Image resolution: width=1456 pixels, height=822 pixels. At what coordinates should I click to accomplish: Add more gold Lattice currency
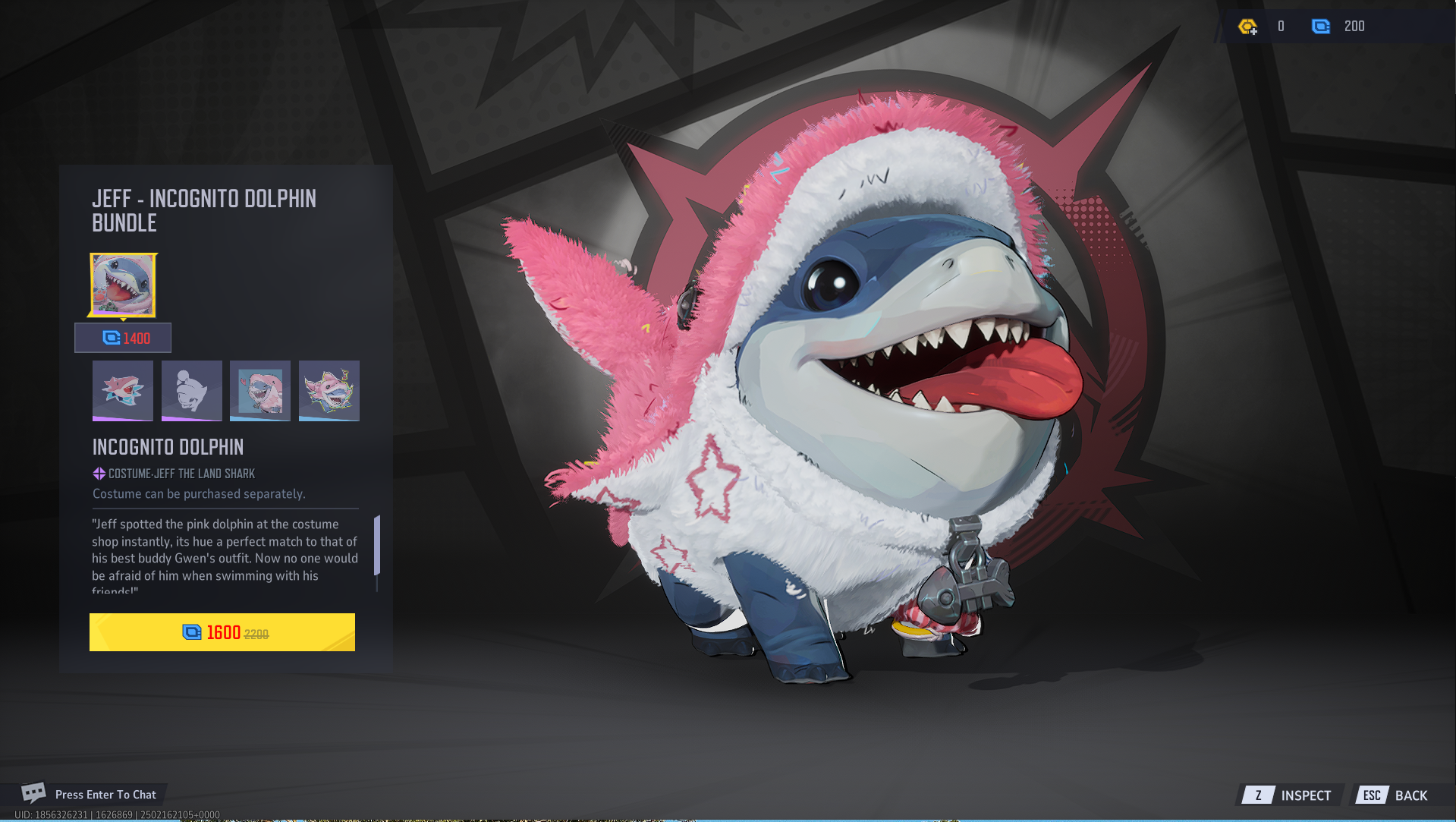(x=1247, y=27)
